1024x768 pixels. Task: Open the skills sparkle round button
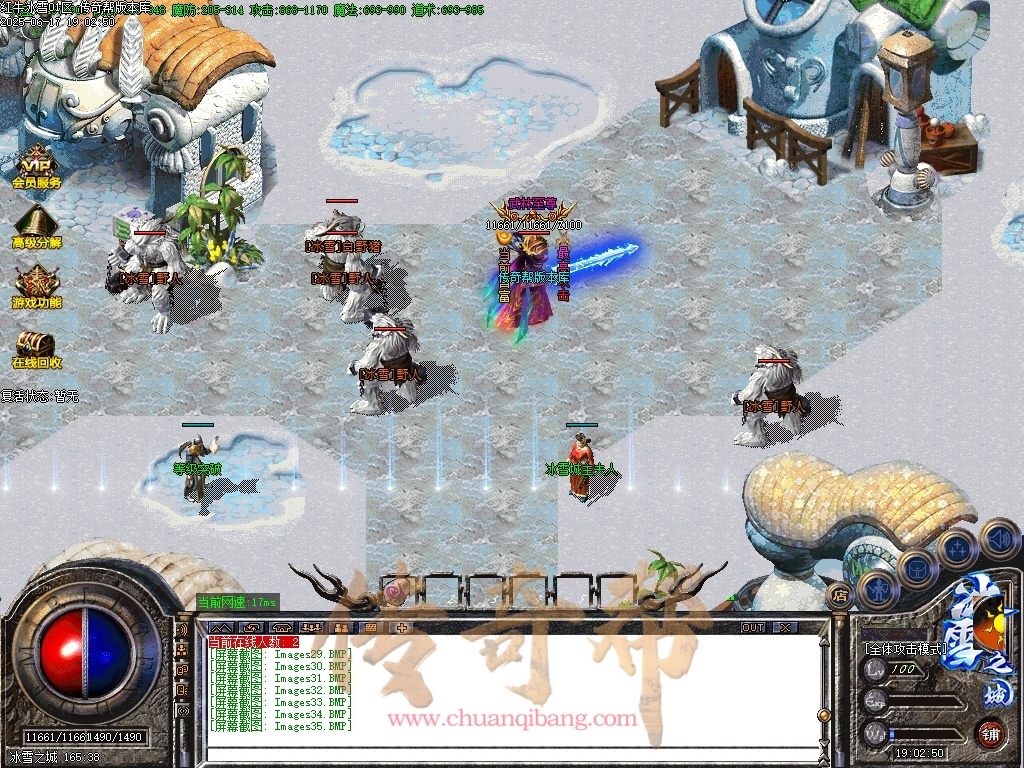(957, 549)
